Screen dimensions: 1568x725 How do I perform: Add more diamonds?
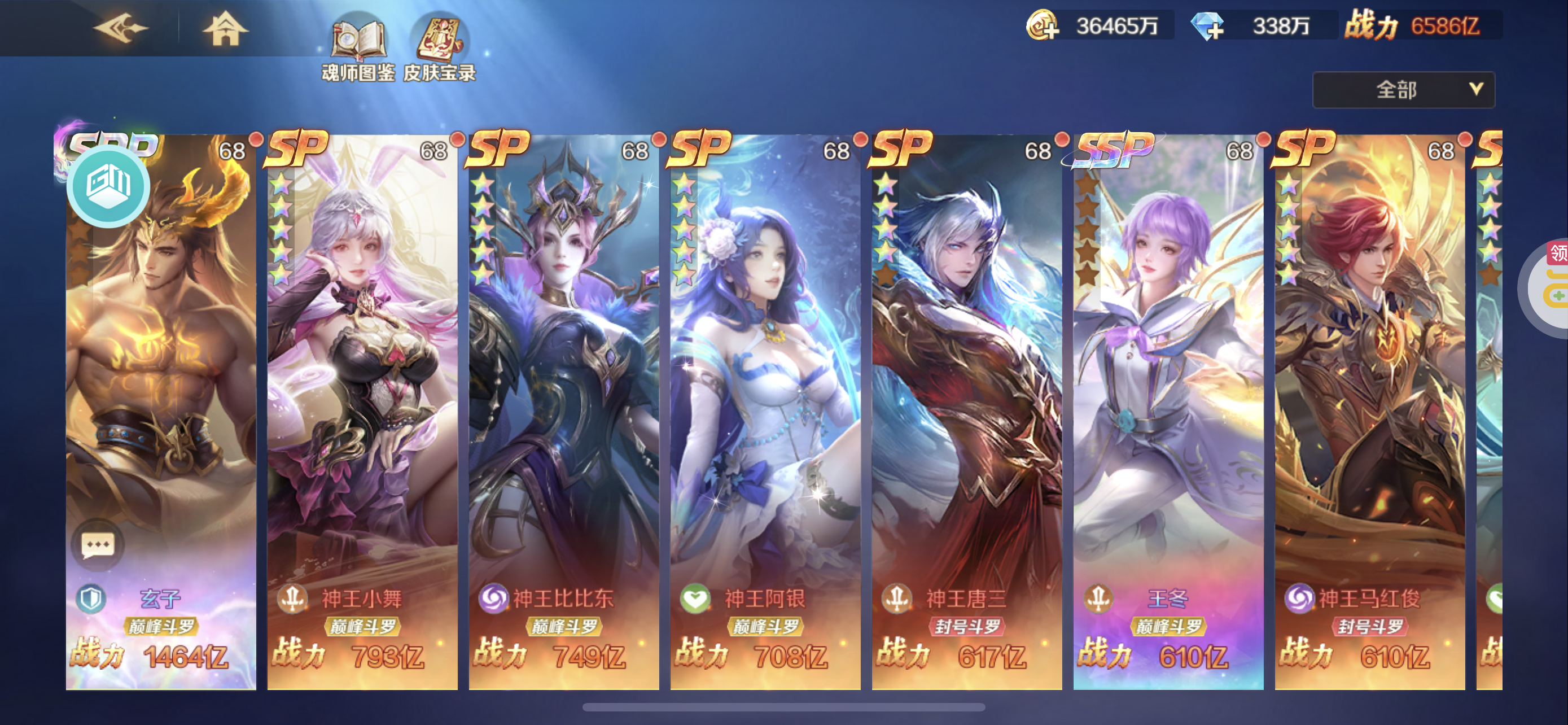pos(1207,26)
